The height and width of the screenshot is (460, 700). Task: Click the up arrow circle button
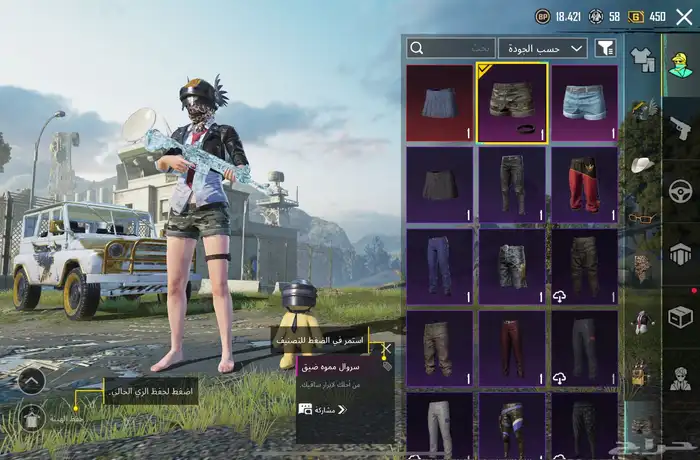click(30, 380)
